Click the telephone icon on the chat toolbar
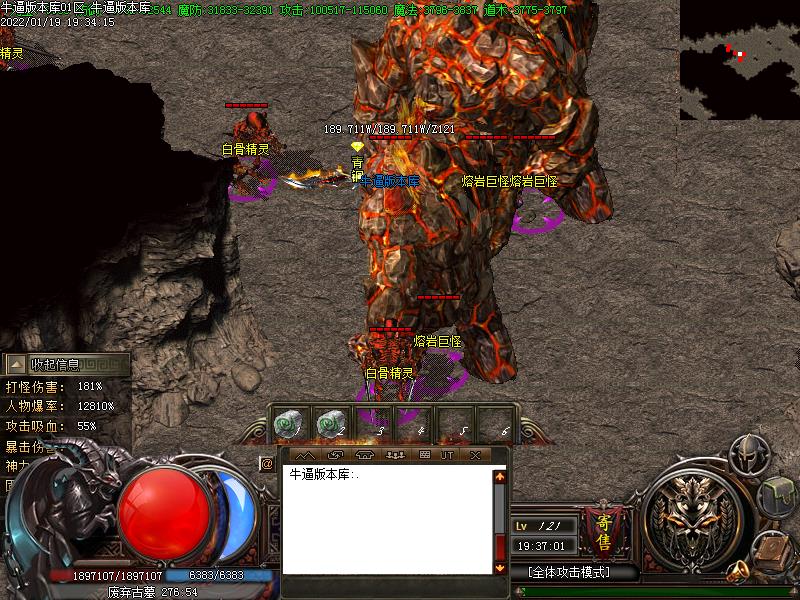Viewport: 800px width, 600px height. coord(364,455)
